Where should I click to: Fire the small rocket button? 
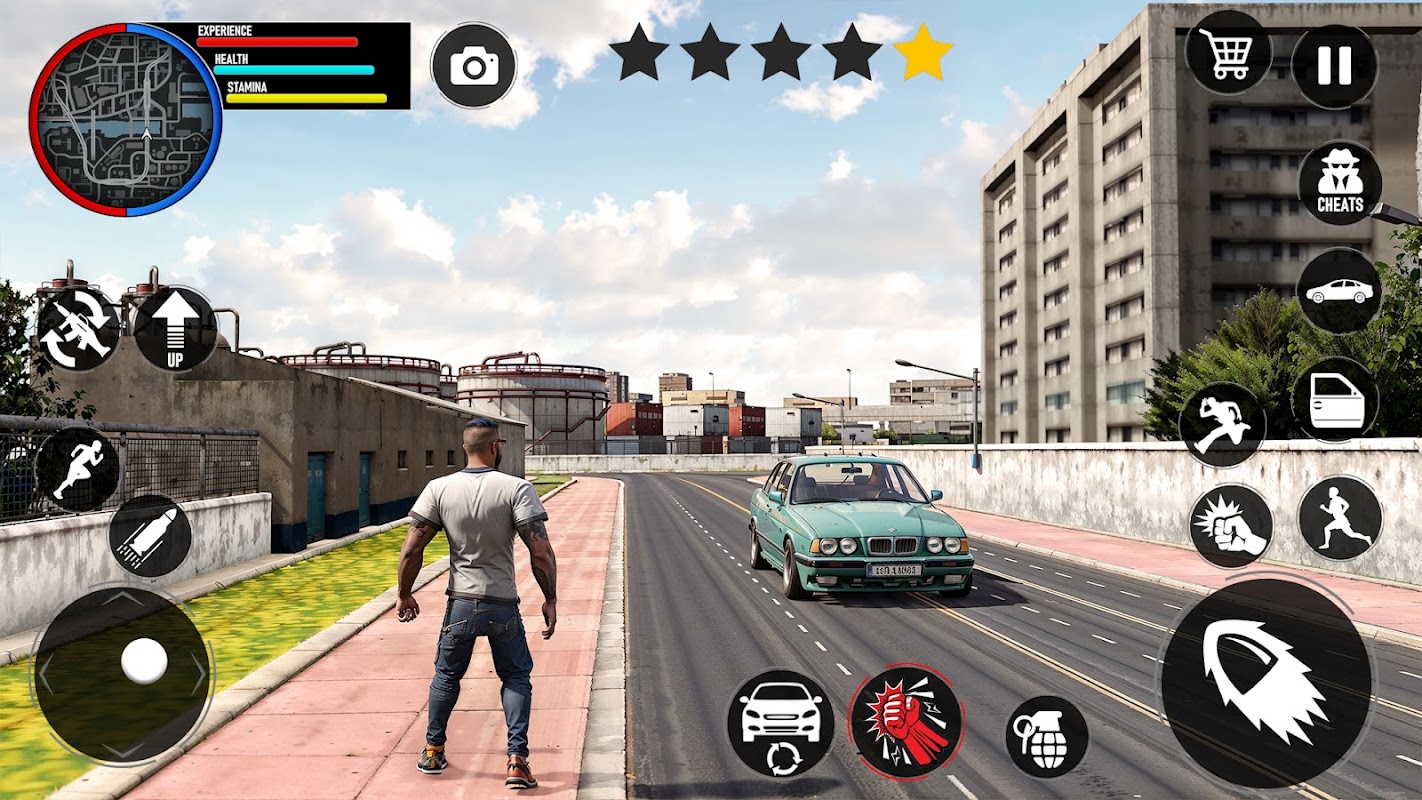(x=150, y=536)
